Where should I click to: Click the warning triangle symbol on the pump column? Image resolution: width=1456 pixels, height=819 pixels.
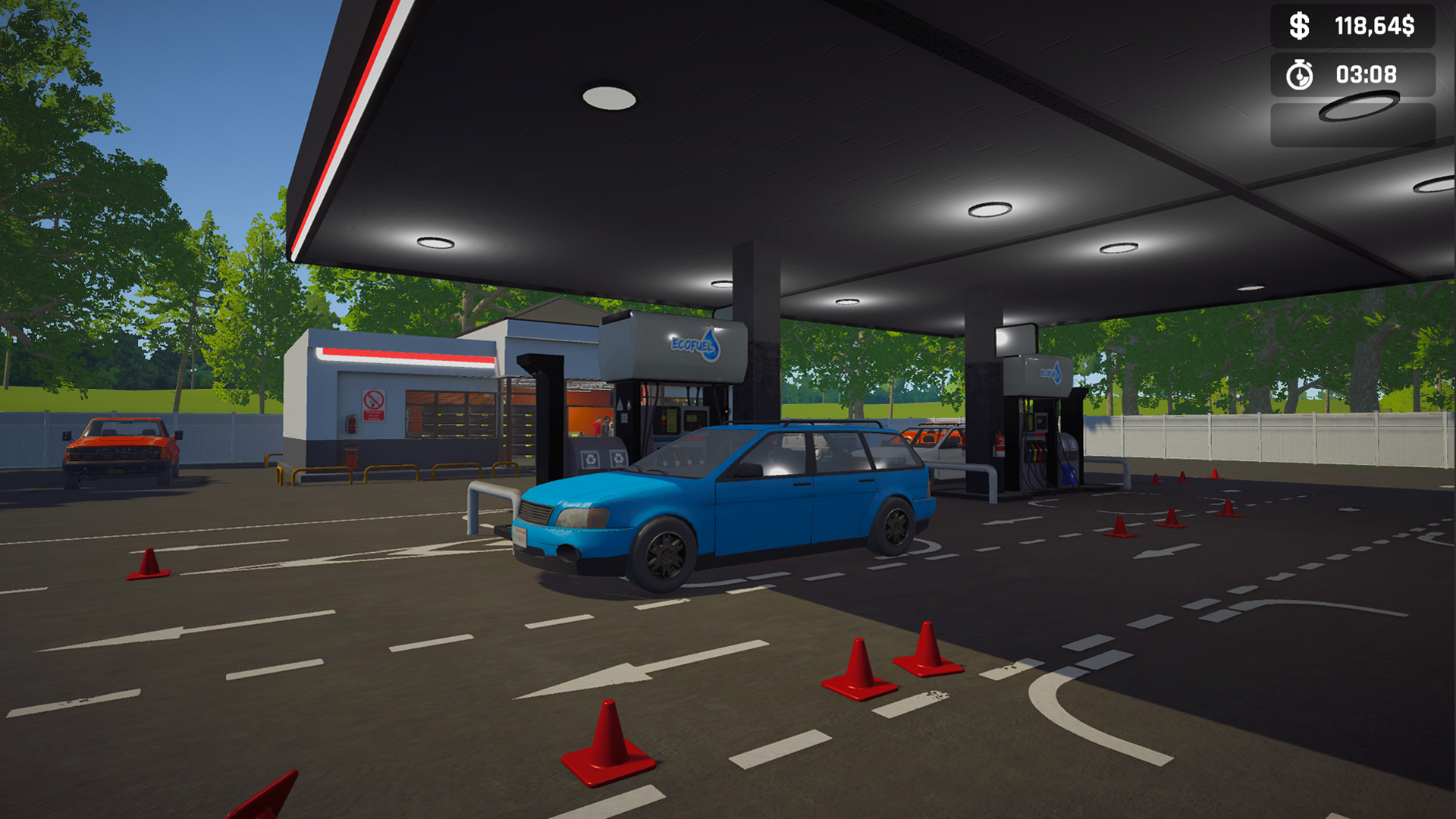coord(620,403)
